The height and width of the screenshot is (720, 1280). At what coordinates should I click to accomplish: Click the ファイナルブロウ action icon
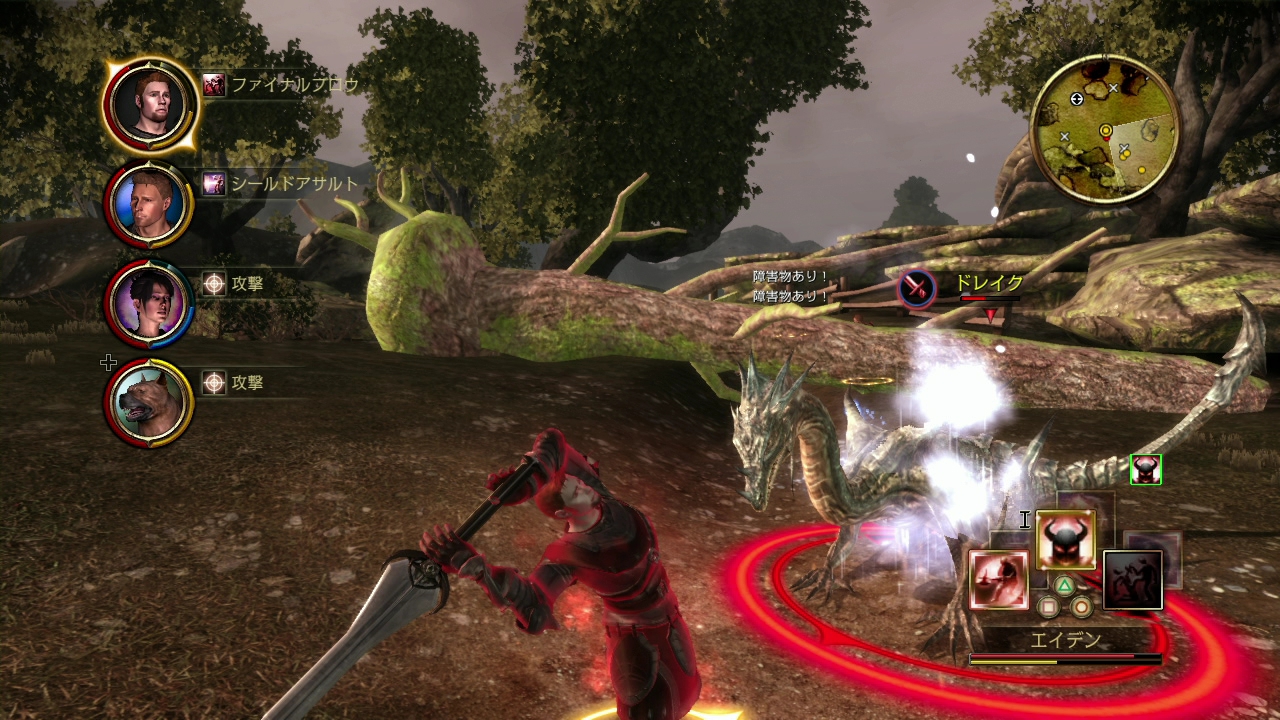point(213,85)
